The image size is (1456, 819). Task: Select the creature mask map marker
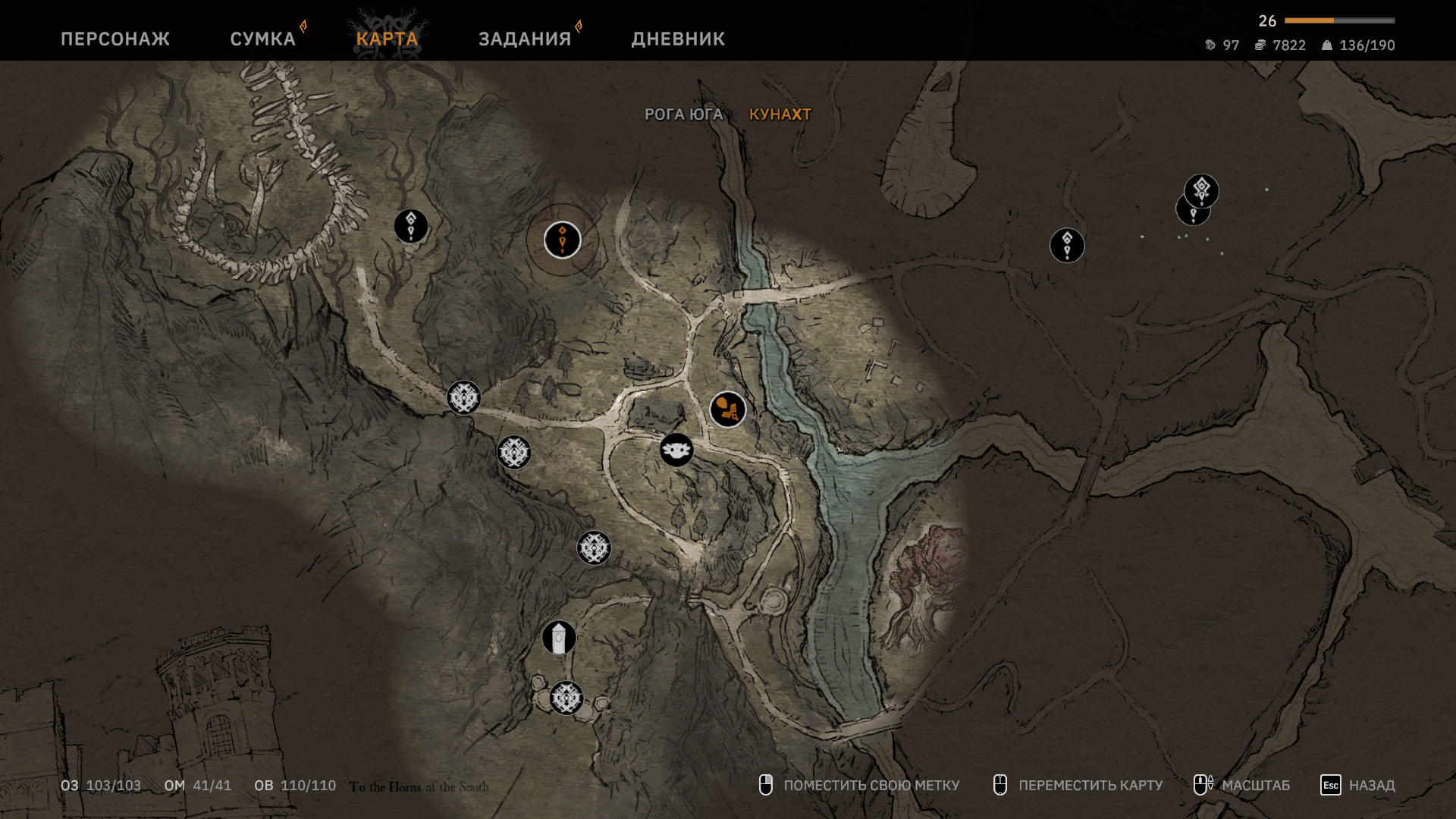coord(676,450)
